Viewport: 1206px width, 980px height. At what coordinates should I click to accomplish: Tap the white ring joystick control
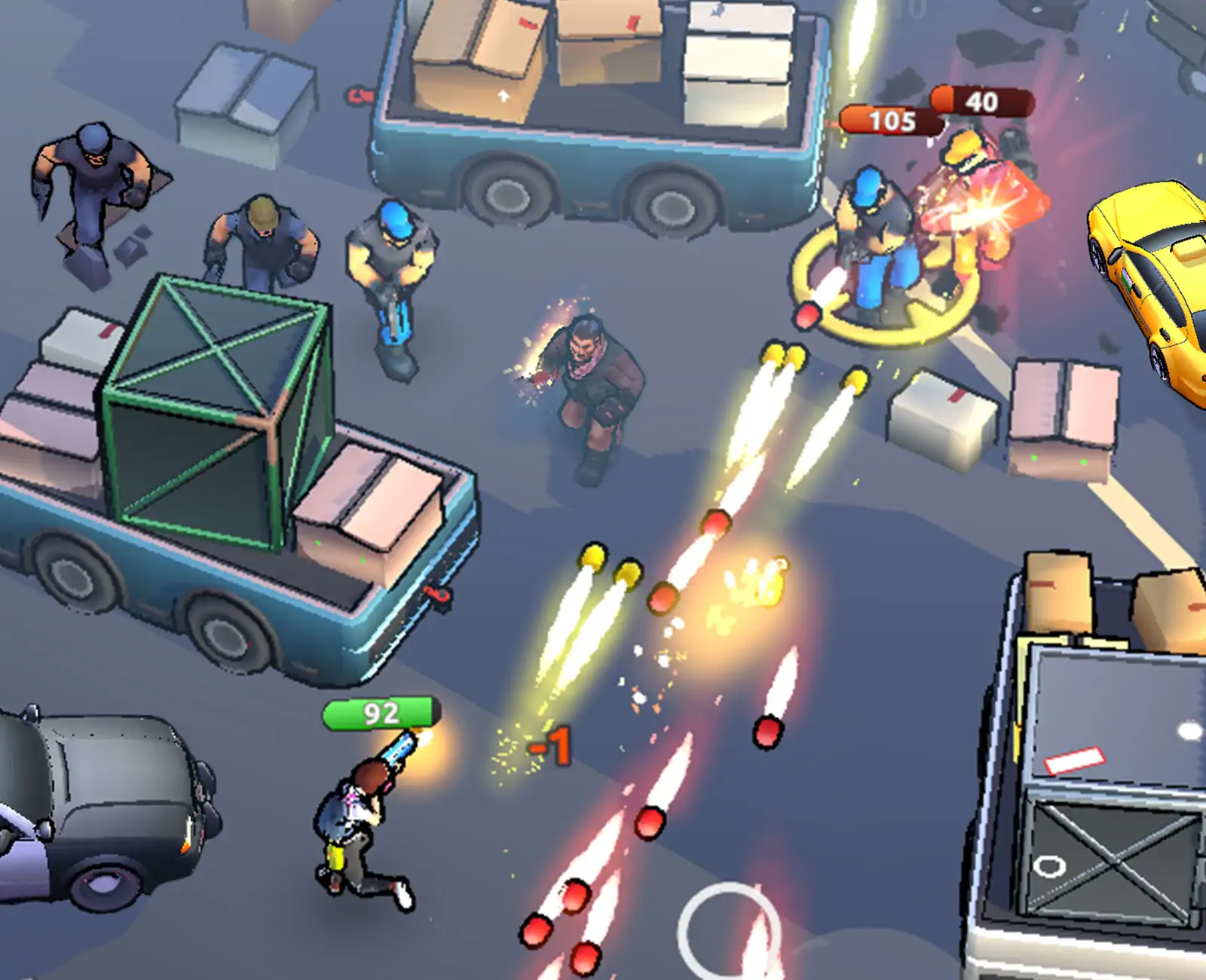point(729,930)
